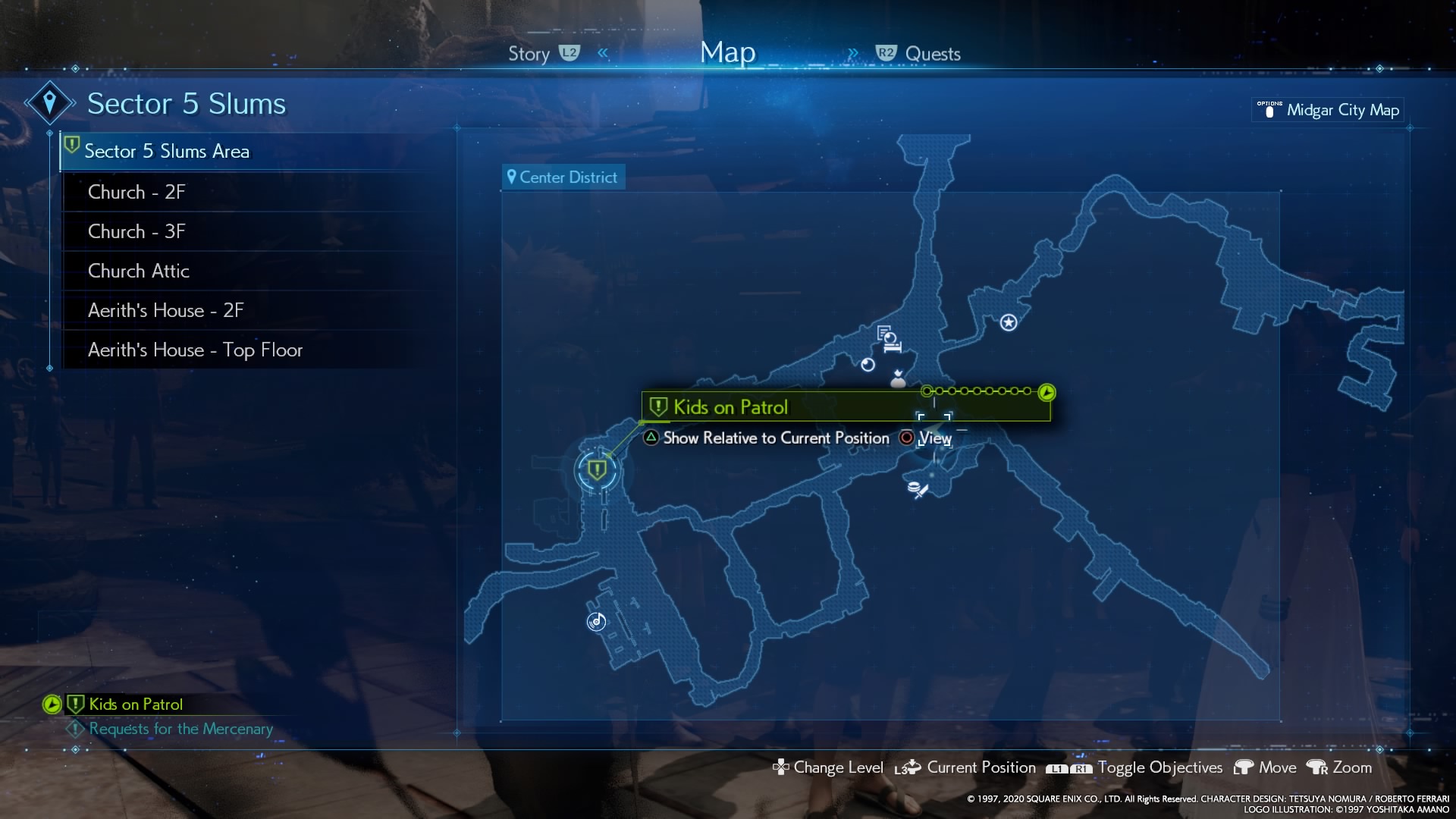
Task: Click the item shop bag icon
Action: [x=898, y=379]
